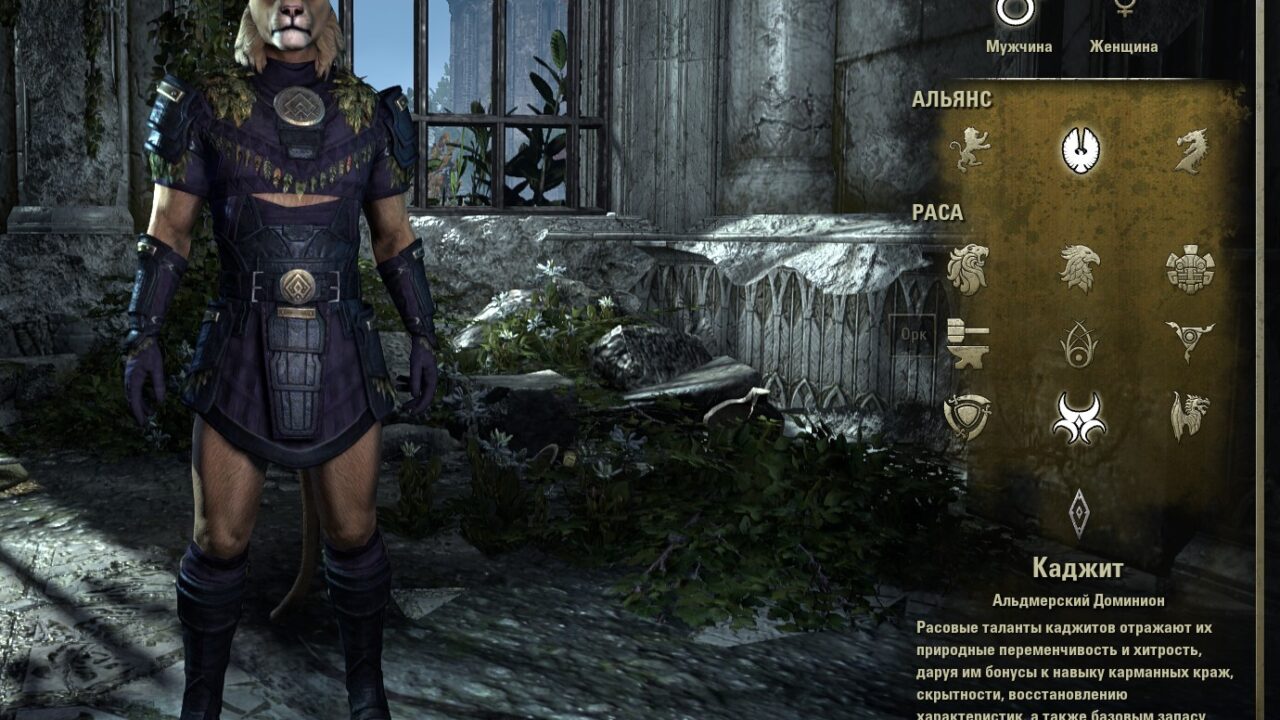This screenshot has height=720, width=1280.
Task: Select the lion head race icon
Action: coord(968,269)
